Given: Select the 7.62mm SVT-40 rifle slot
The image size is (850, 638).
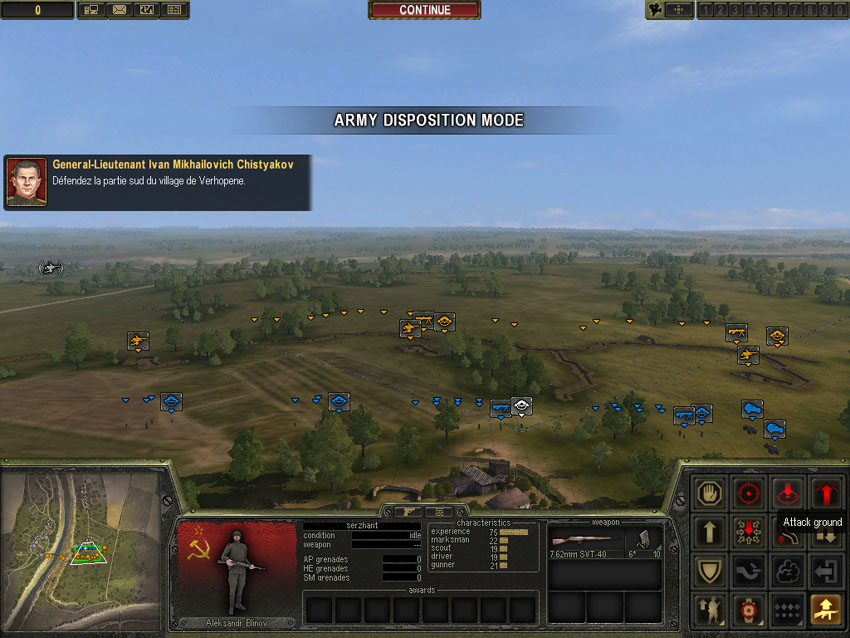Looking at the screenshot, I should [x=586, y=541].
